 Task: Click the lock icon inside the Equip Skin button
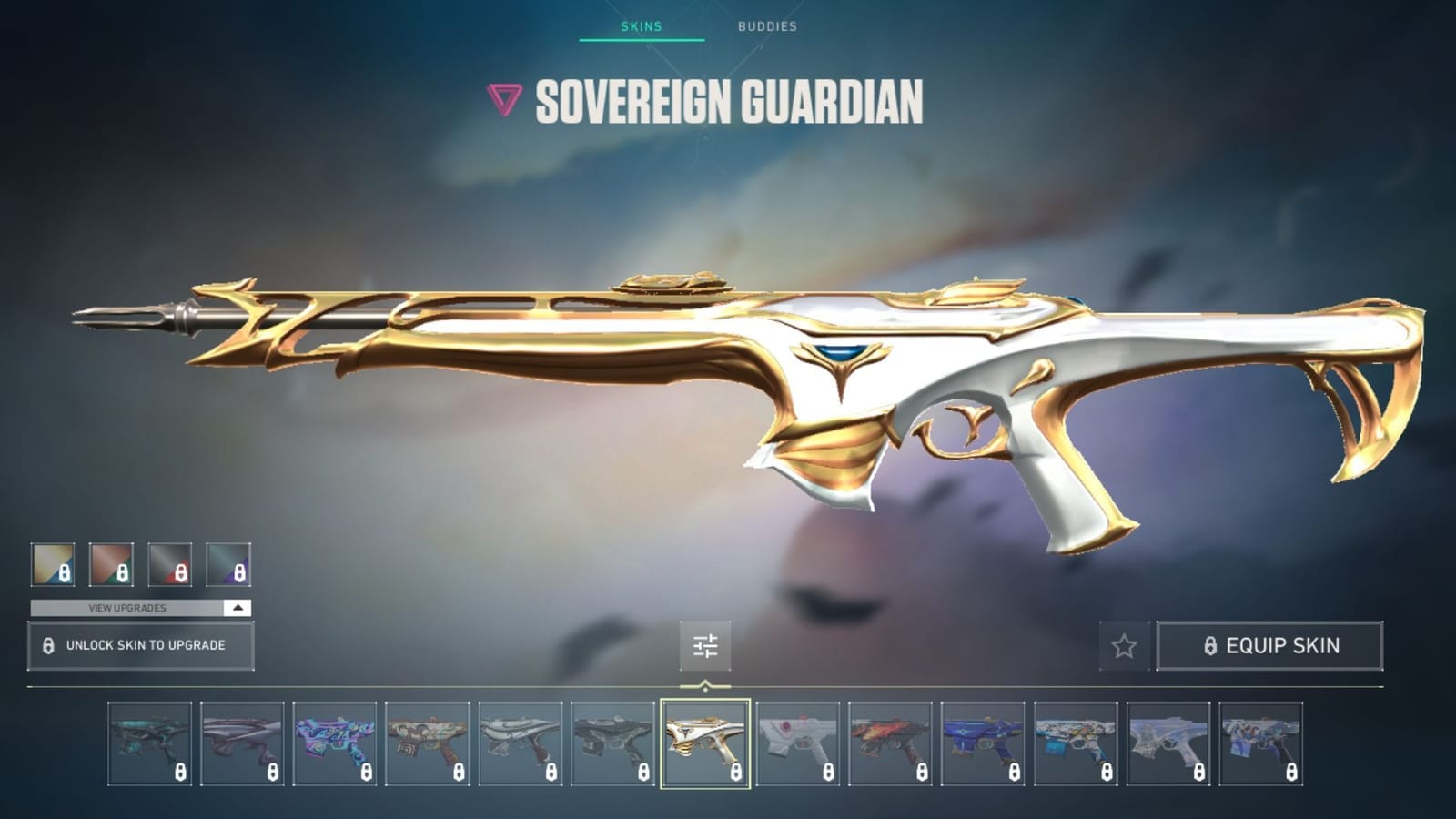[1210, 646]
